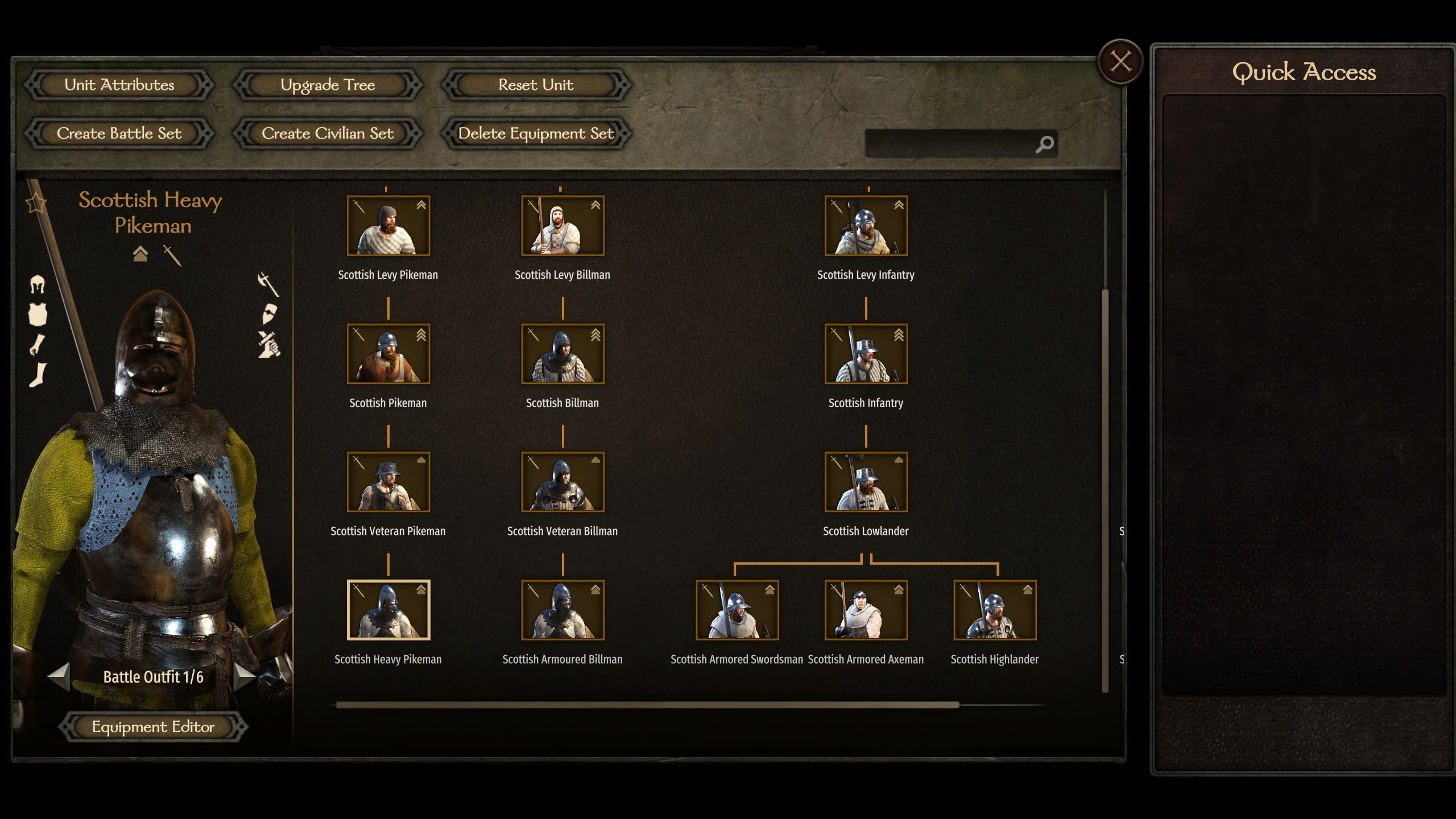Click the Reset Unit button
Image resolution: width=1456 pixels, height=819 pixels.
536,85
